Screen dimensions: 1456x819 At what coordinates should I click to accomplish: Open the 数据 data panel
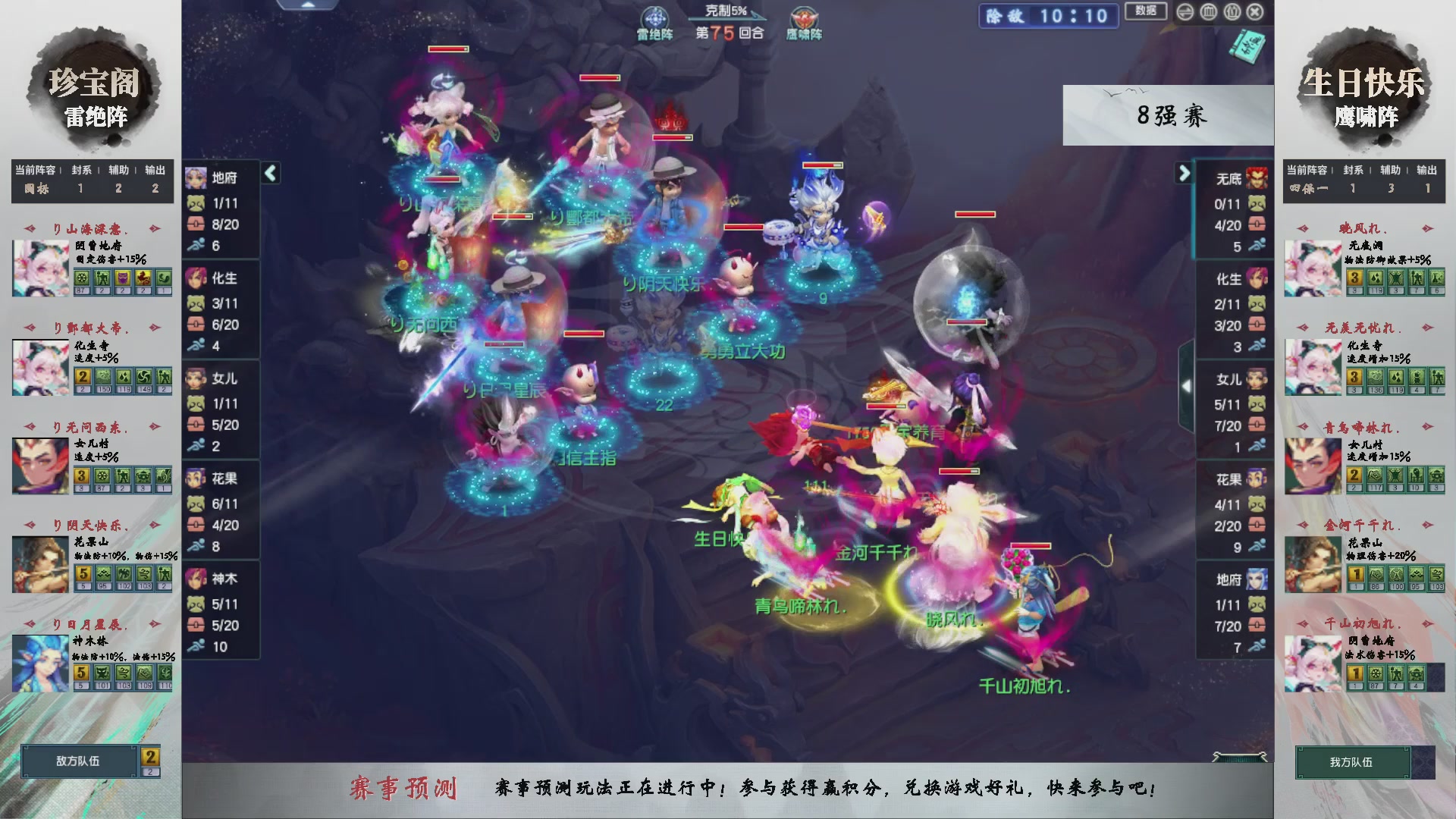point(1145,12)
